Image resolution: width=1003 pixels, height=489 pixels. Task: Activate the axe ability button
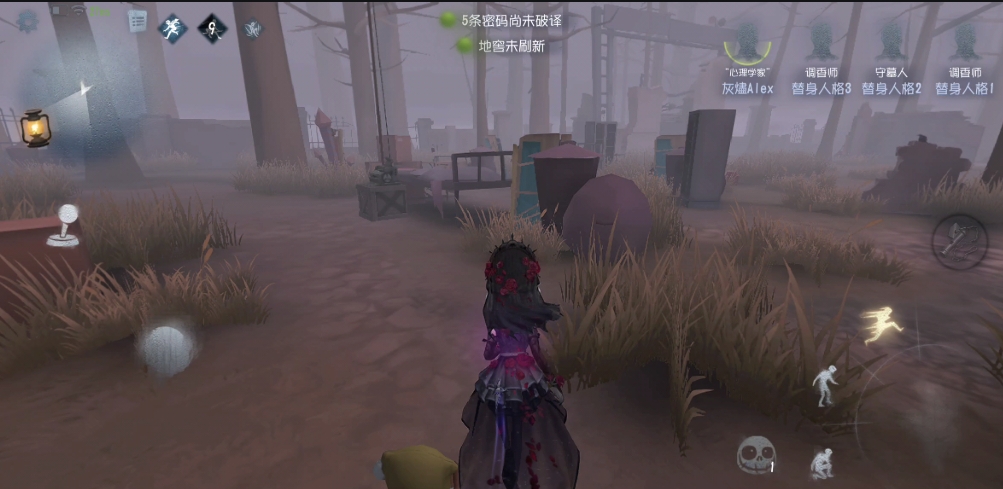click(959, 241)
